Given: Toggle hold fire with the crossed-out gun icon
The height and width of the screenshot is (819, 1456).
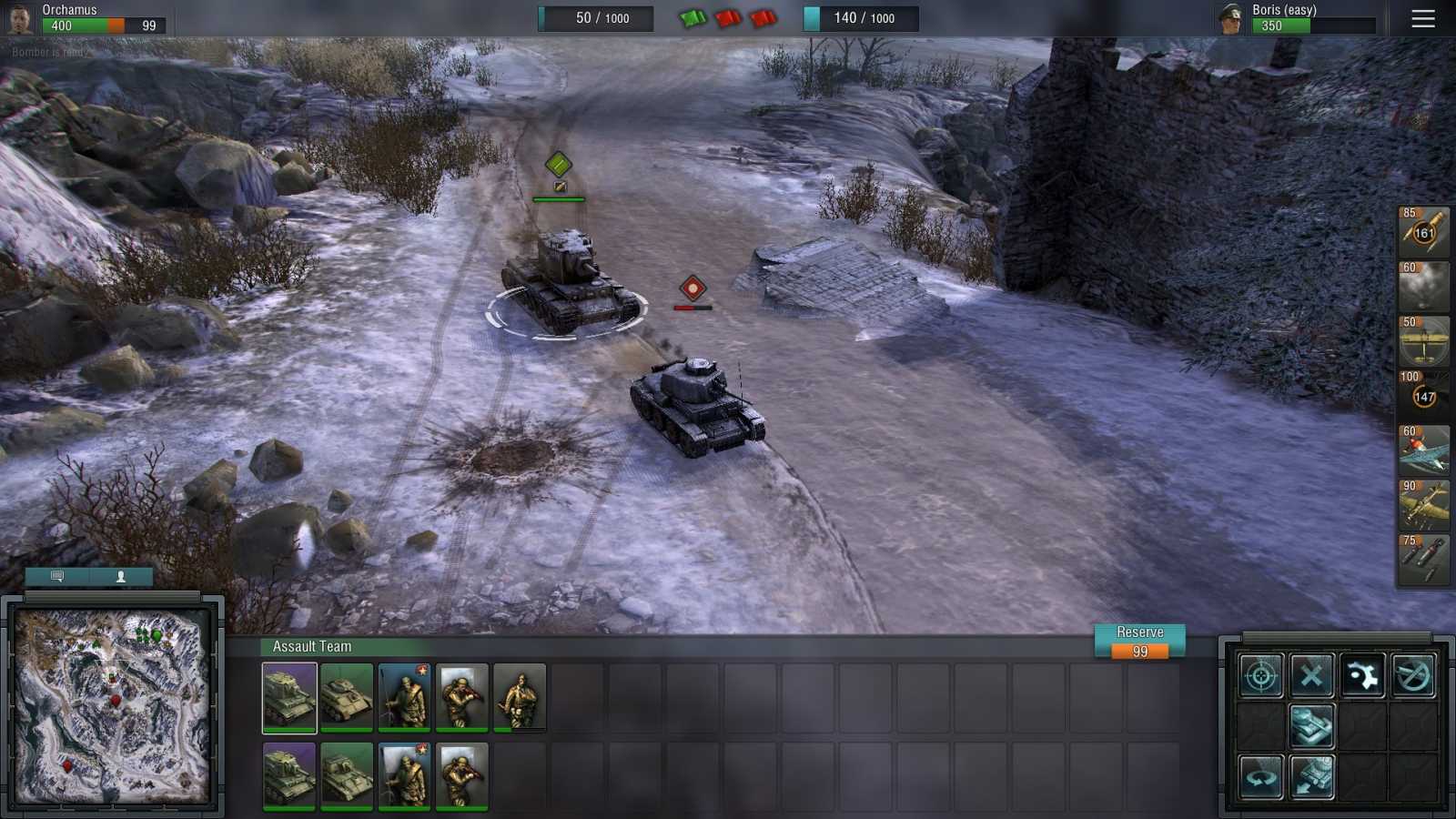Looking at the screenshot, I should (x=1413, y=677).
